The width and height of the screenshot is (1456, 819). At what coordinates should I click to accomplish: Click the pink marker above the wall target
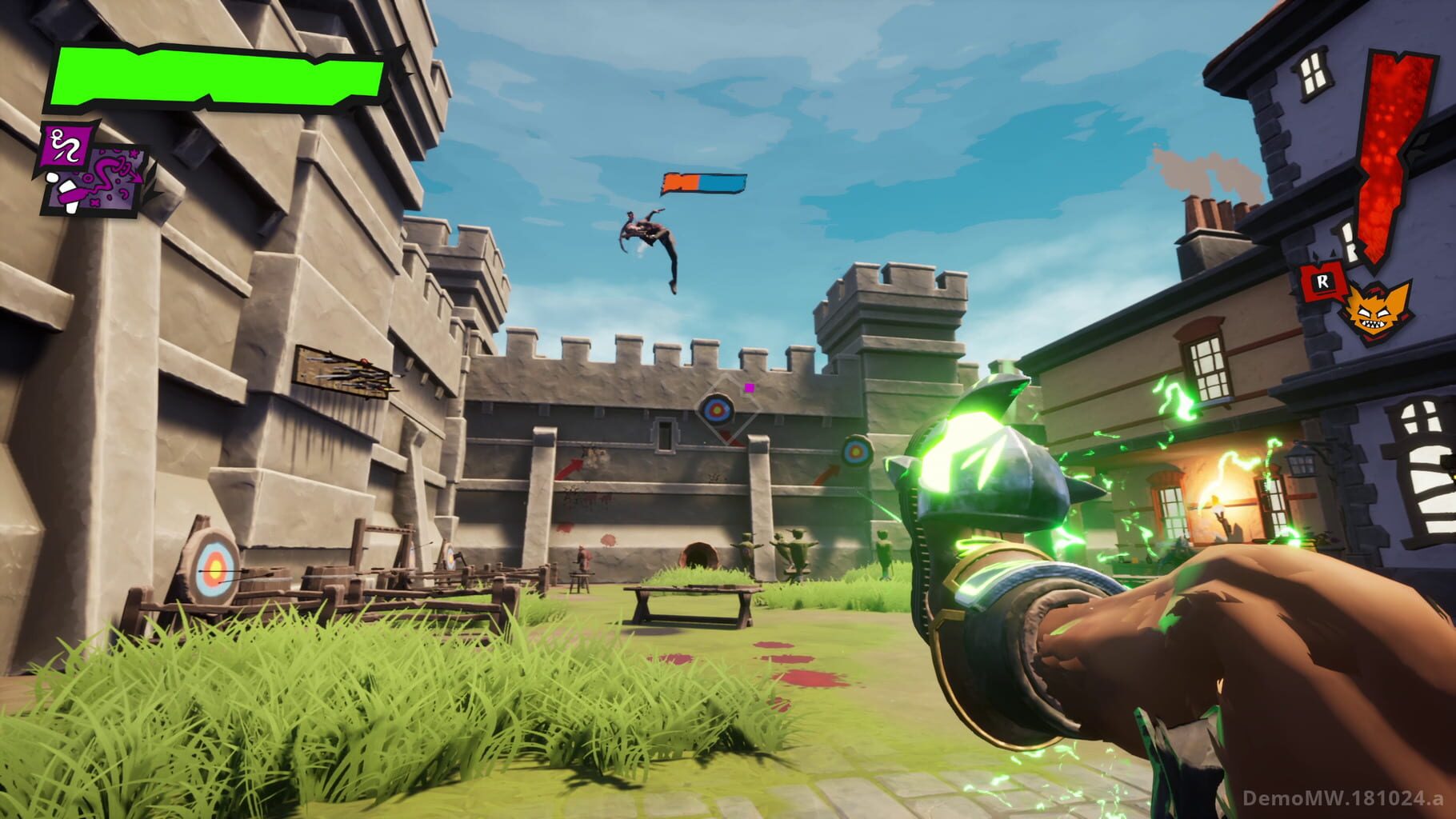[x=749, y=387]
